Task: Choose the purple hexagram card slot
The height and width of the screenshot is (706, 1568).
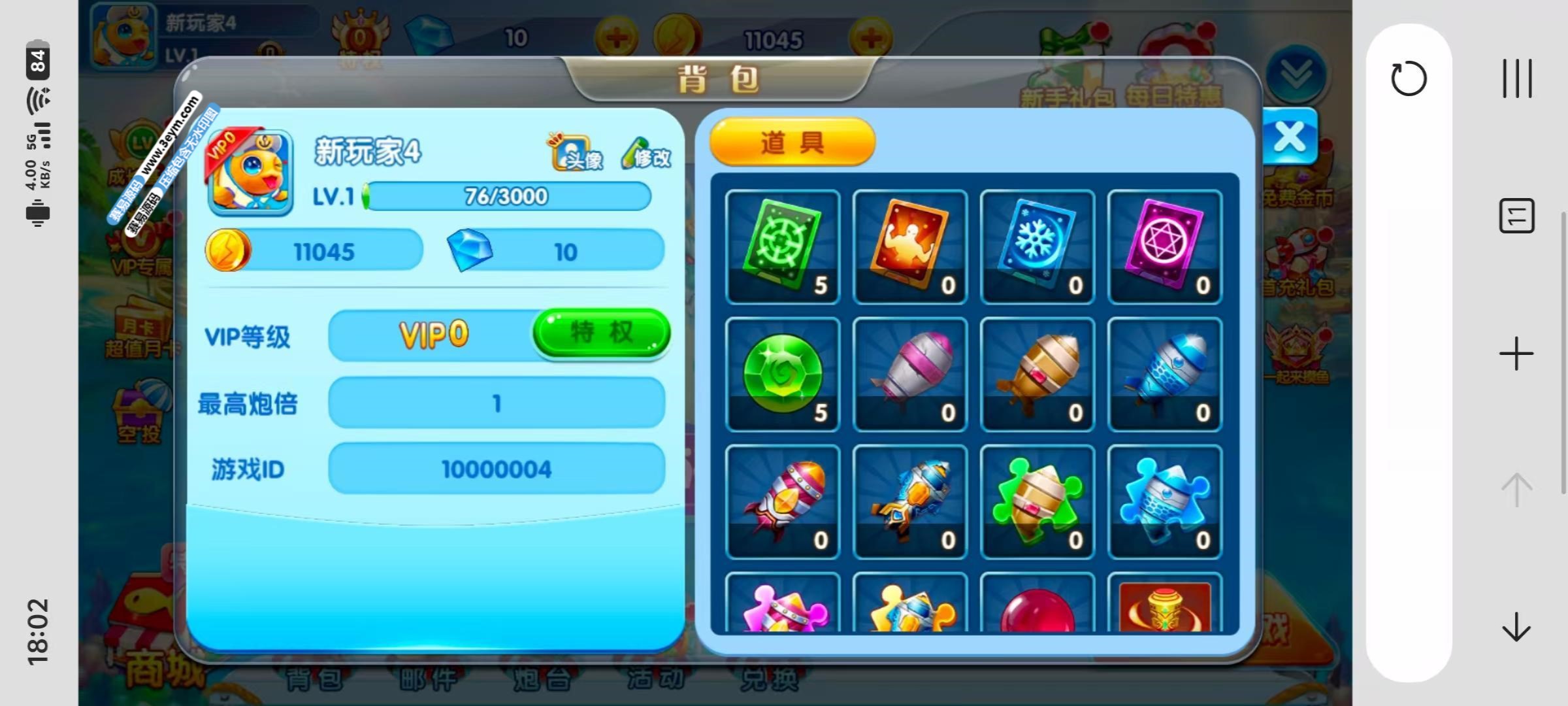Action: click(1165, 246)
